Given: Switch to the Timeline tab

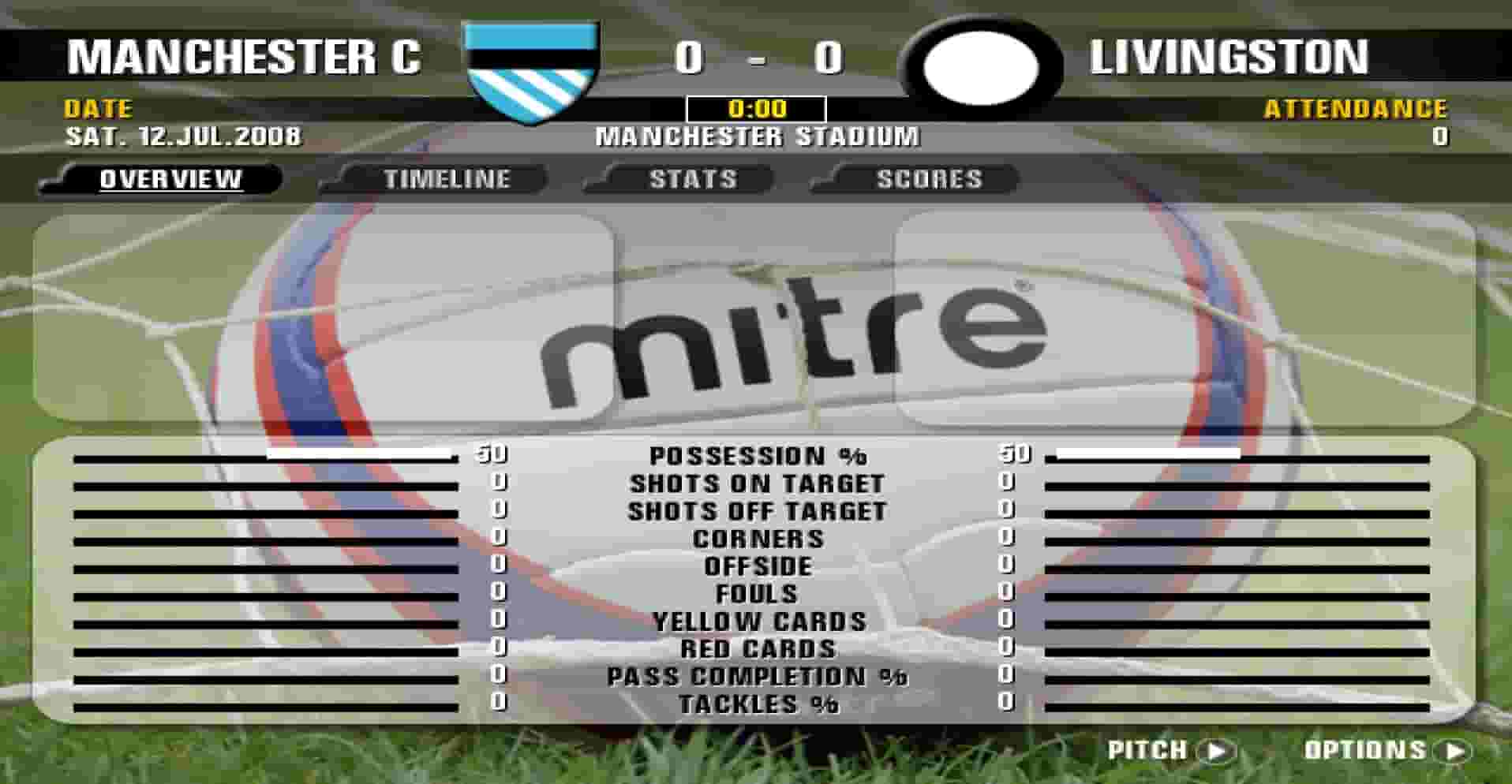Looking at the screenshot, I should click(446, 179).
